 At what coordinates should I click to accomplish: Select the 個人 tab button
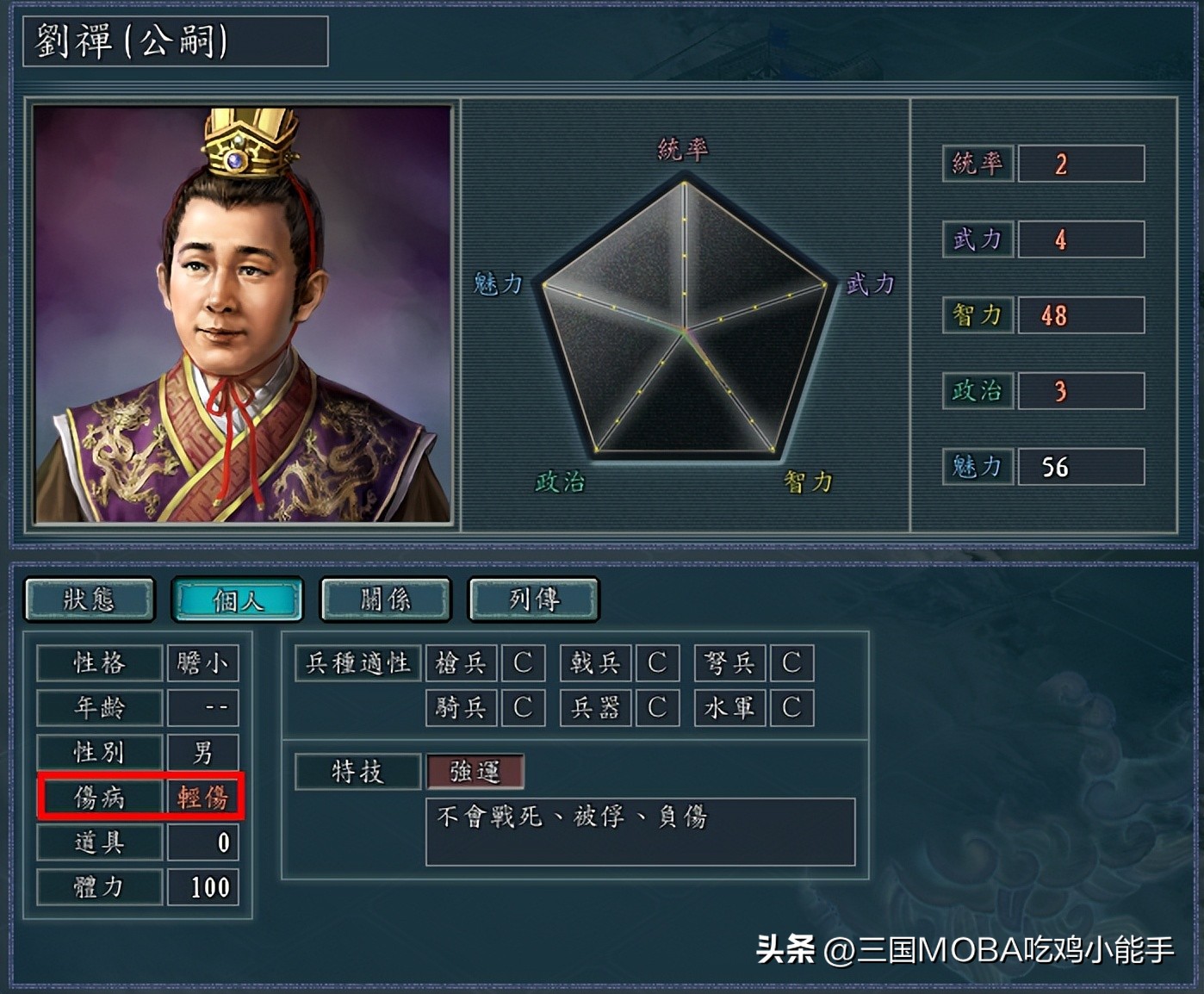tap(237, 599)
